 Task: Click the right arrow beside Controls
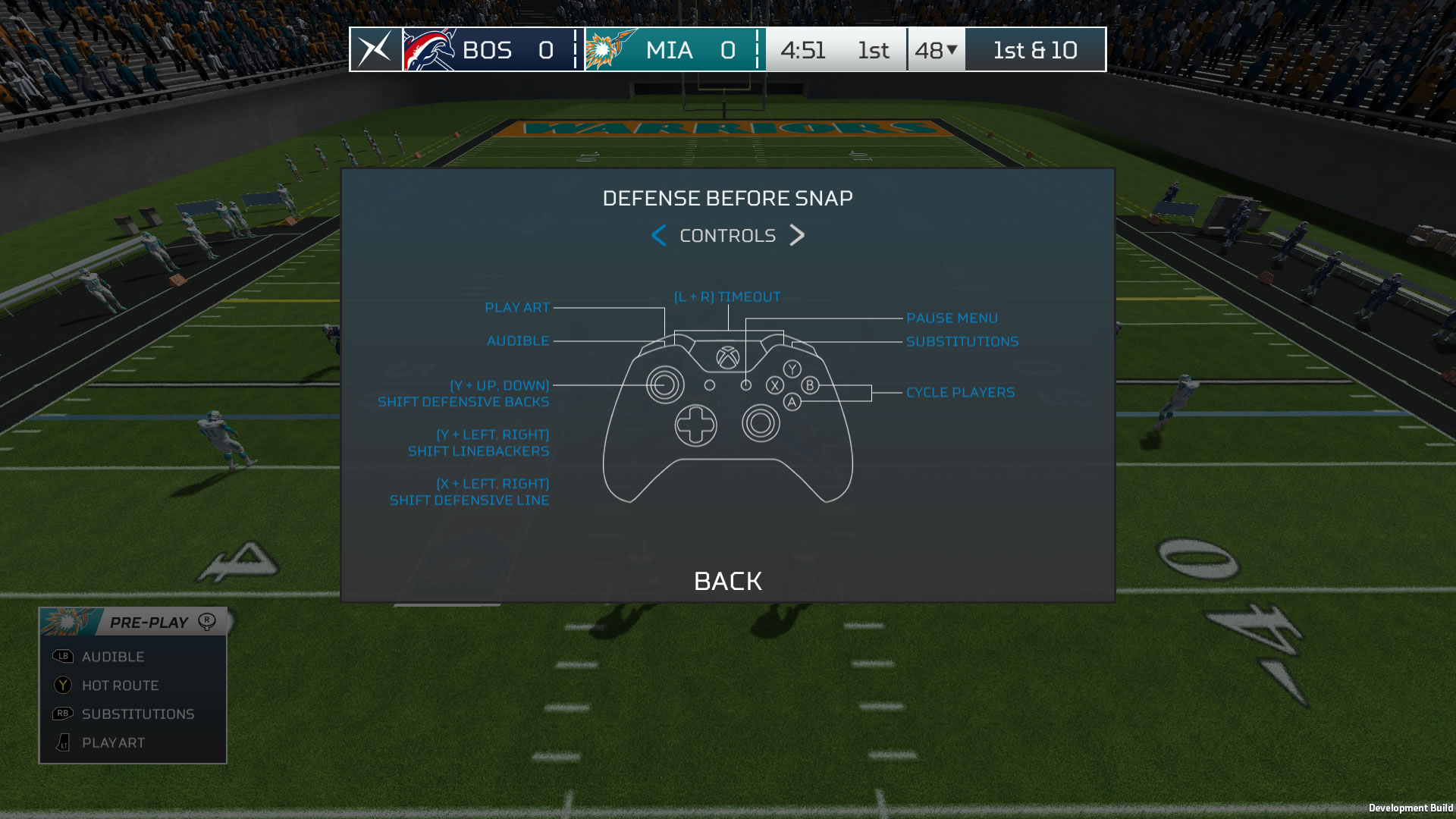[x=796, y=236]
